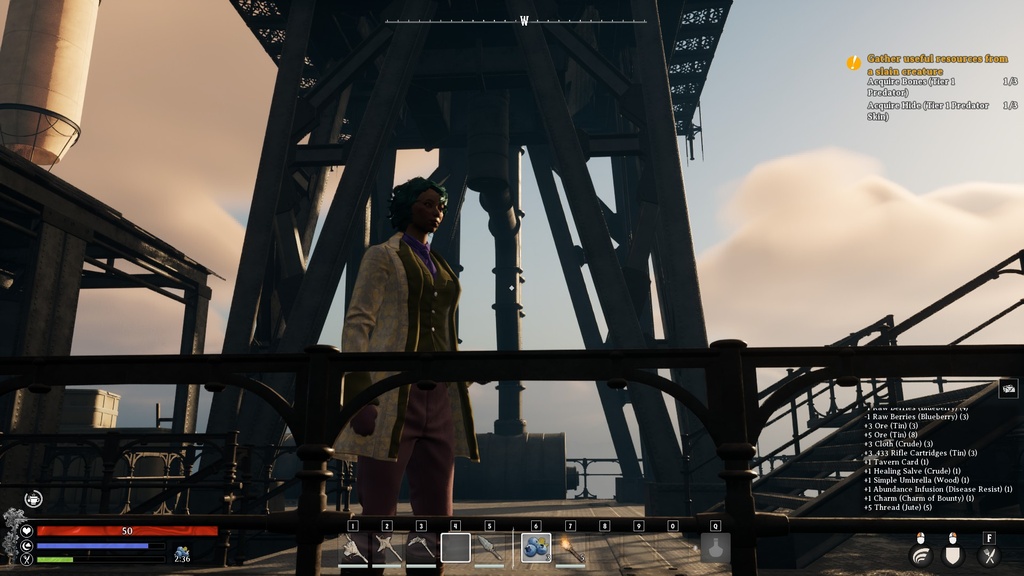The width and height of the screenshot is (1024, 576).
Task: Use the potion flask quick slot
Action: pyautogui.click(x=715, y=547)
